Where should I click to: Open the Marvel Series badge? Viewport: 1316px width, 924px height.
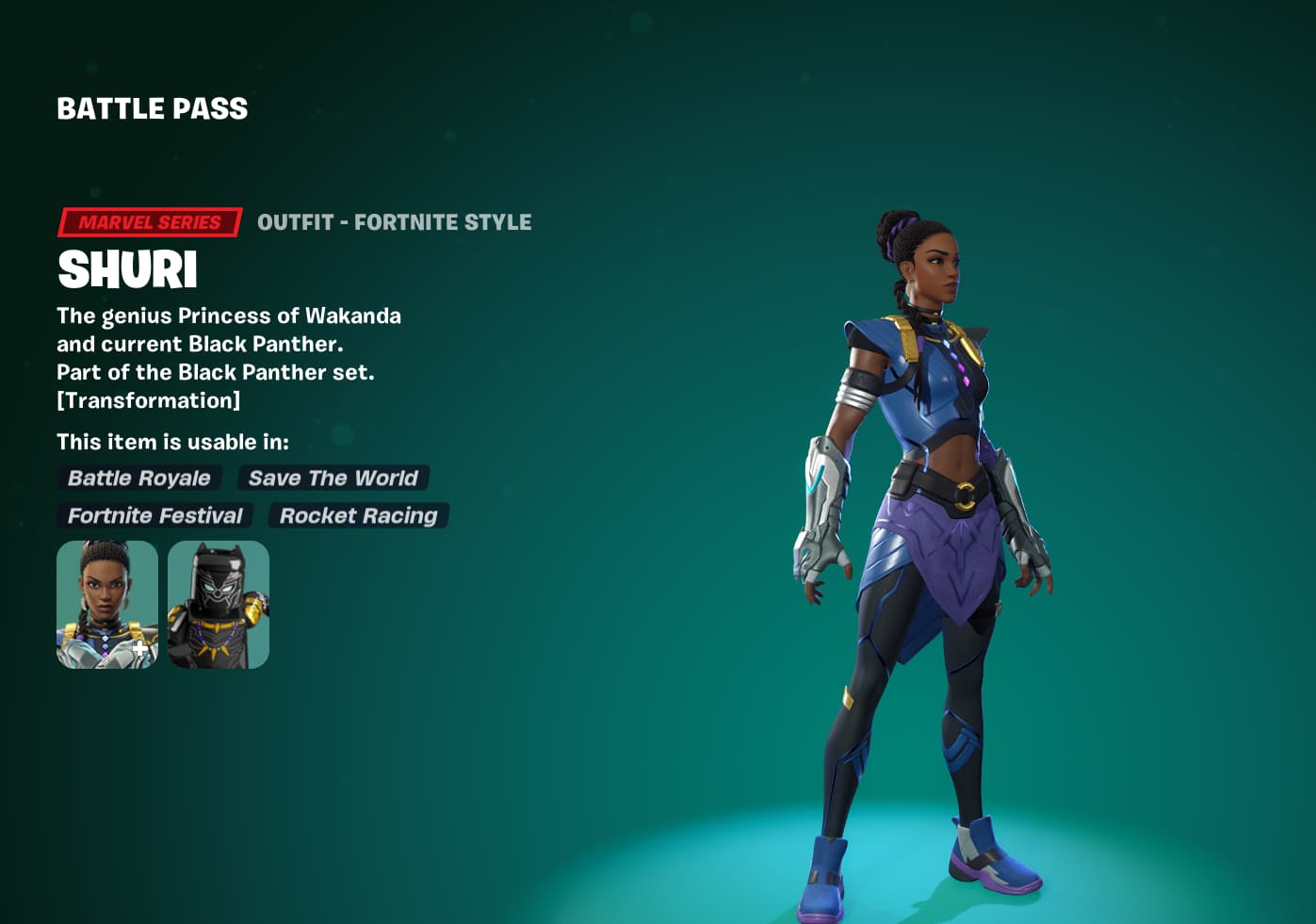pos(149,222)
